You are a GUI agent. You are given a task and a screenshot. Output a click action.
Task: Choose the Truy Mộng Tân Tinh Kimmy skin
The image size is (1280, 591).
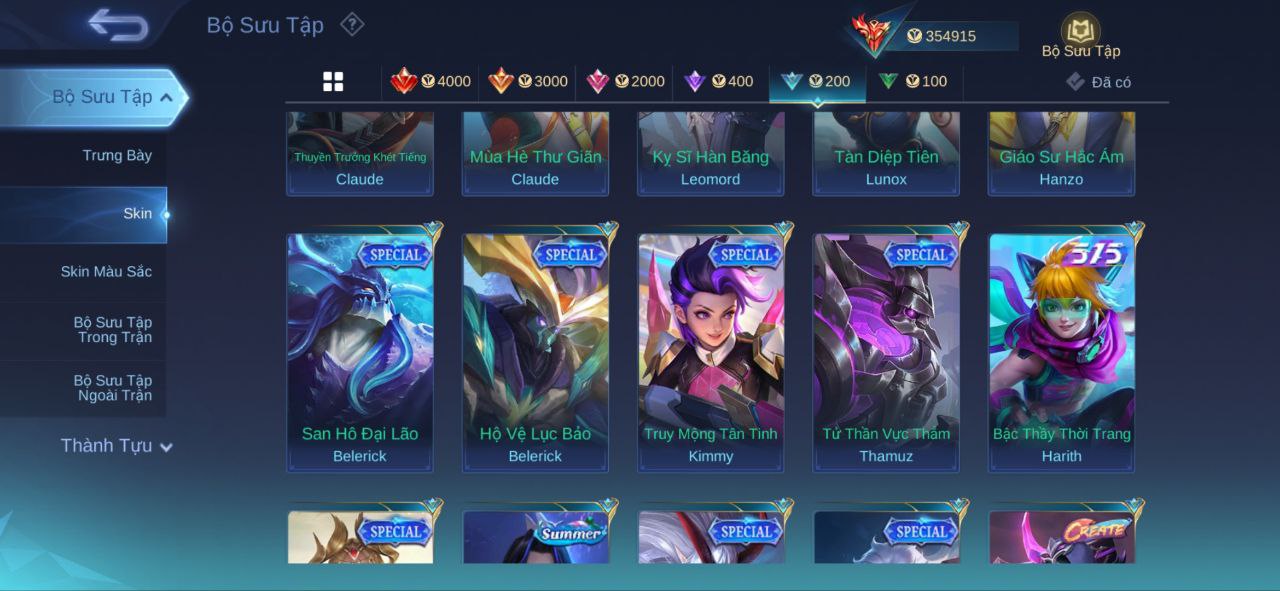pyautogui.click(x=711, y=352)
